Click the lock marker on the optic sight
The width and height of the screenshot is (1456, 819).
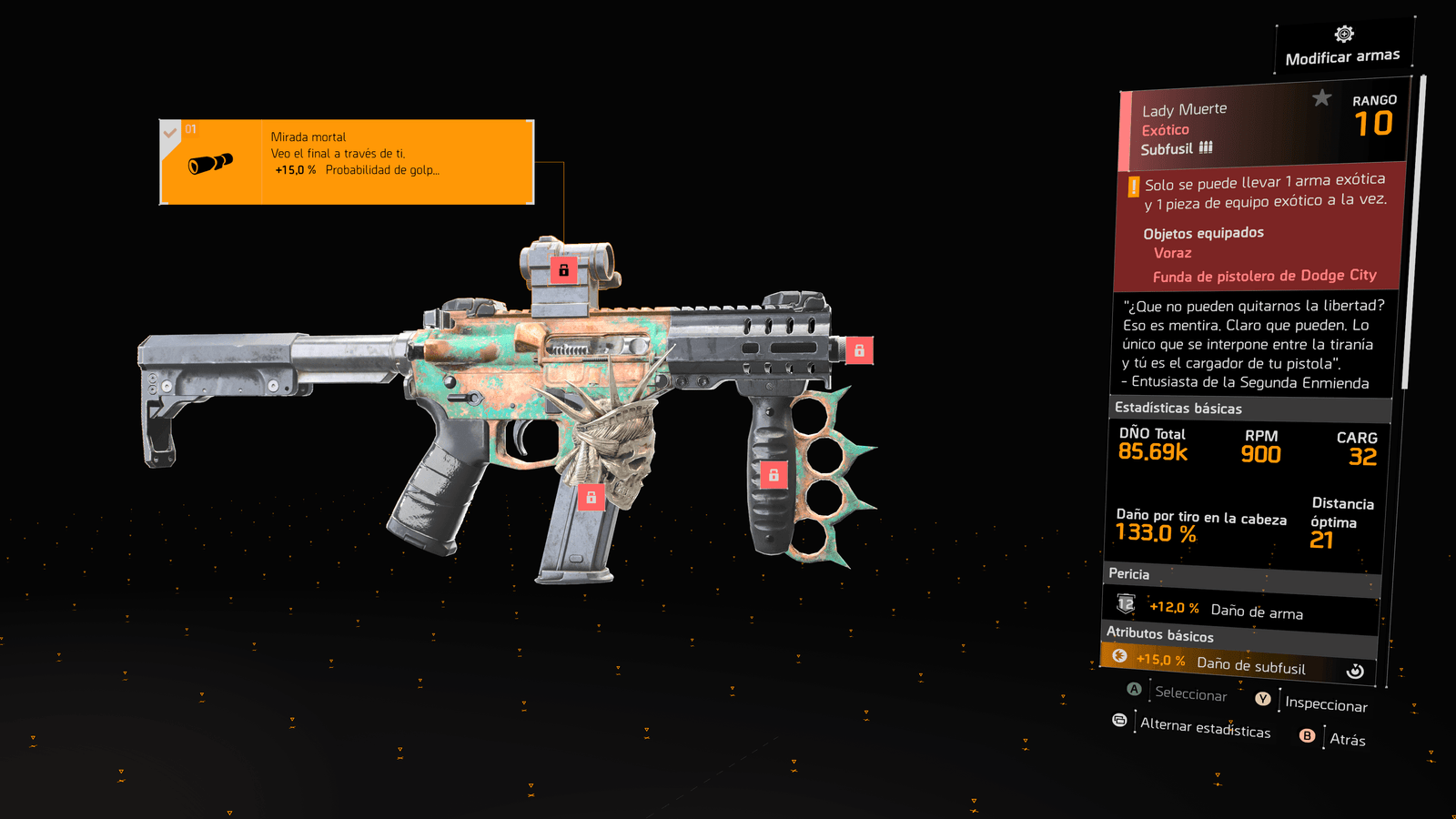(563, 269)
